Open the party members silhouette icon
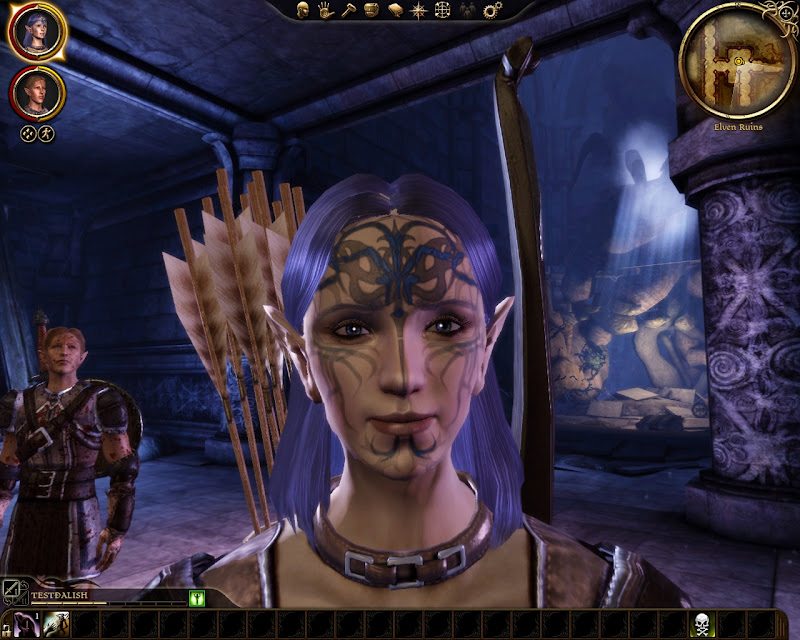The image size is (800, 640). click(x=467, y=10)
